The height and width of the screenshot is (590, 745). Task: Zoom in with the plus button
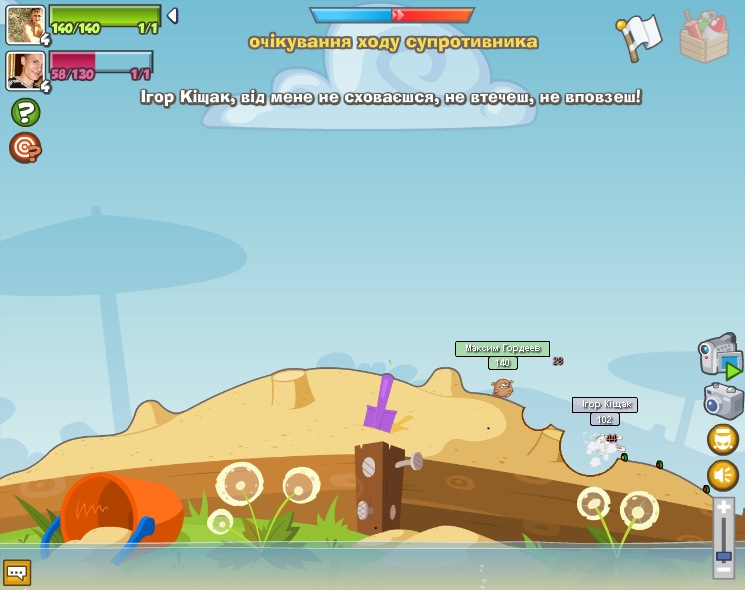[x=723, y=507]
